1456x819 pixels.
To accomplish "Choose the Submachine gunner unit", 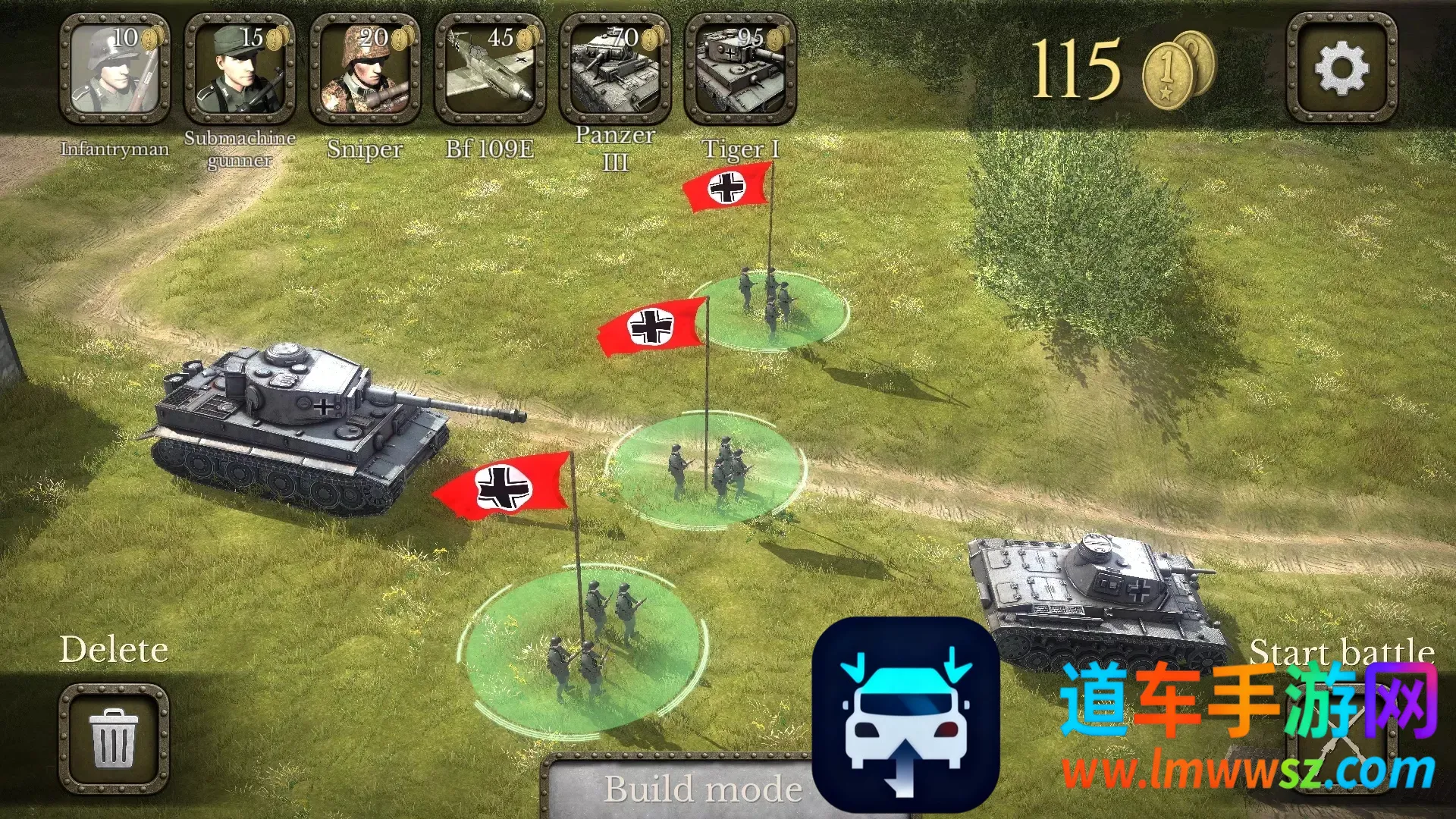I will pyautogui.click(x=240, y=70).
